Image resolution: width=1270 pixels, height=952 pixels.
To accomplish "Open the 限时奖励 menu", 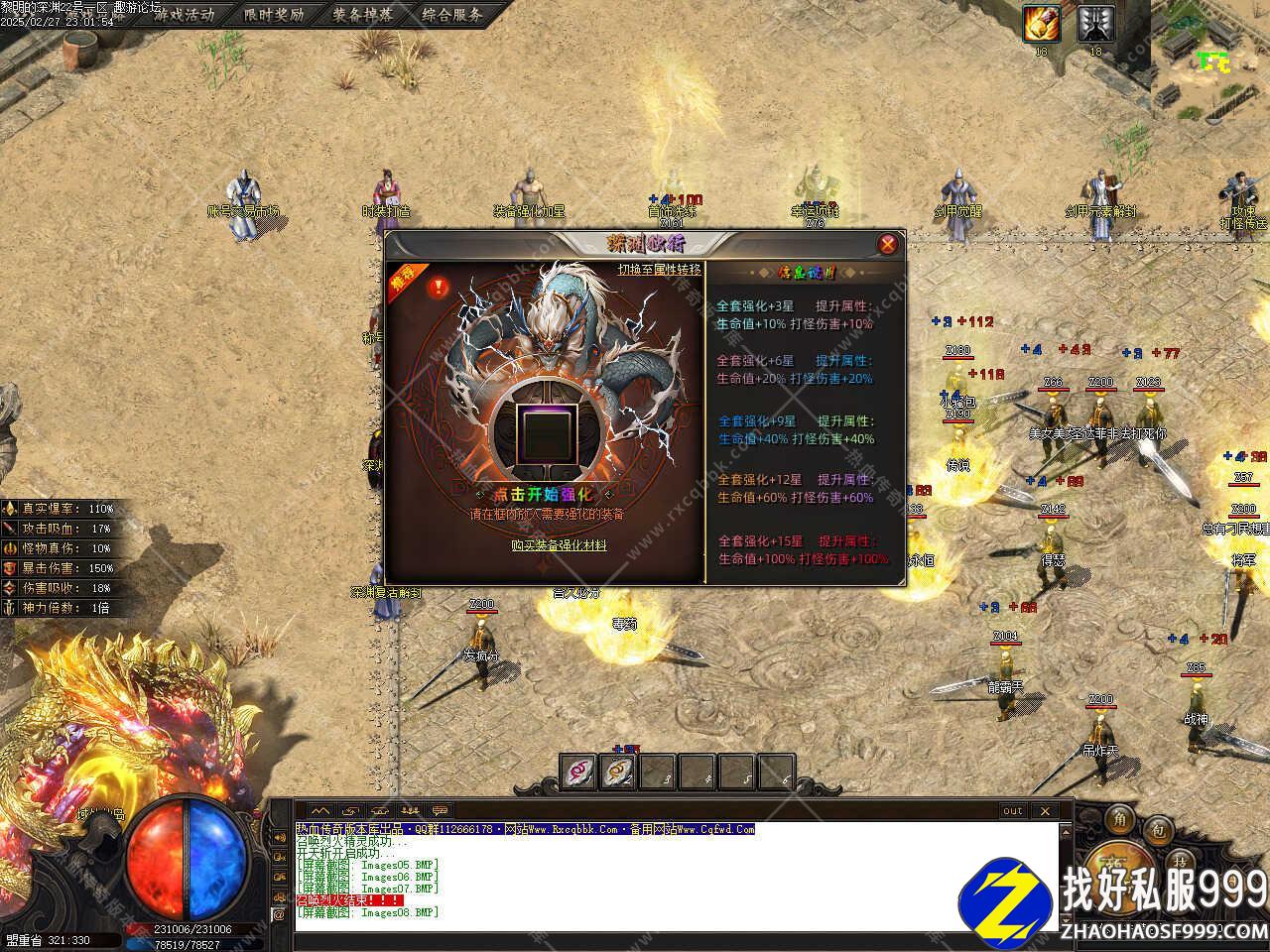I will click(274, 15).
